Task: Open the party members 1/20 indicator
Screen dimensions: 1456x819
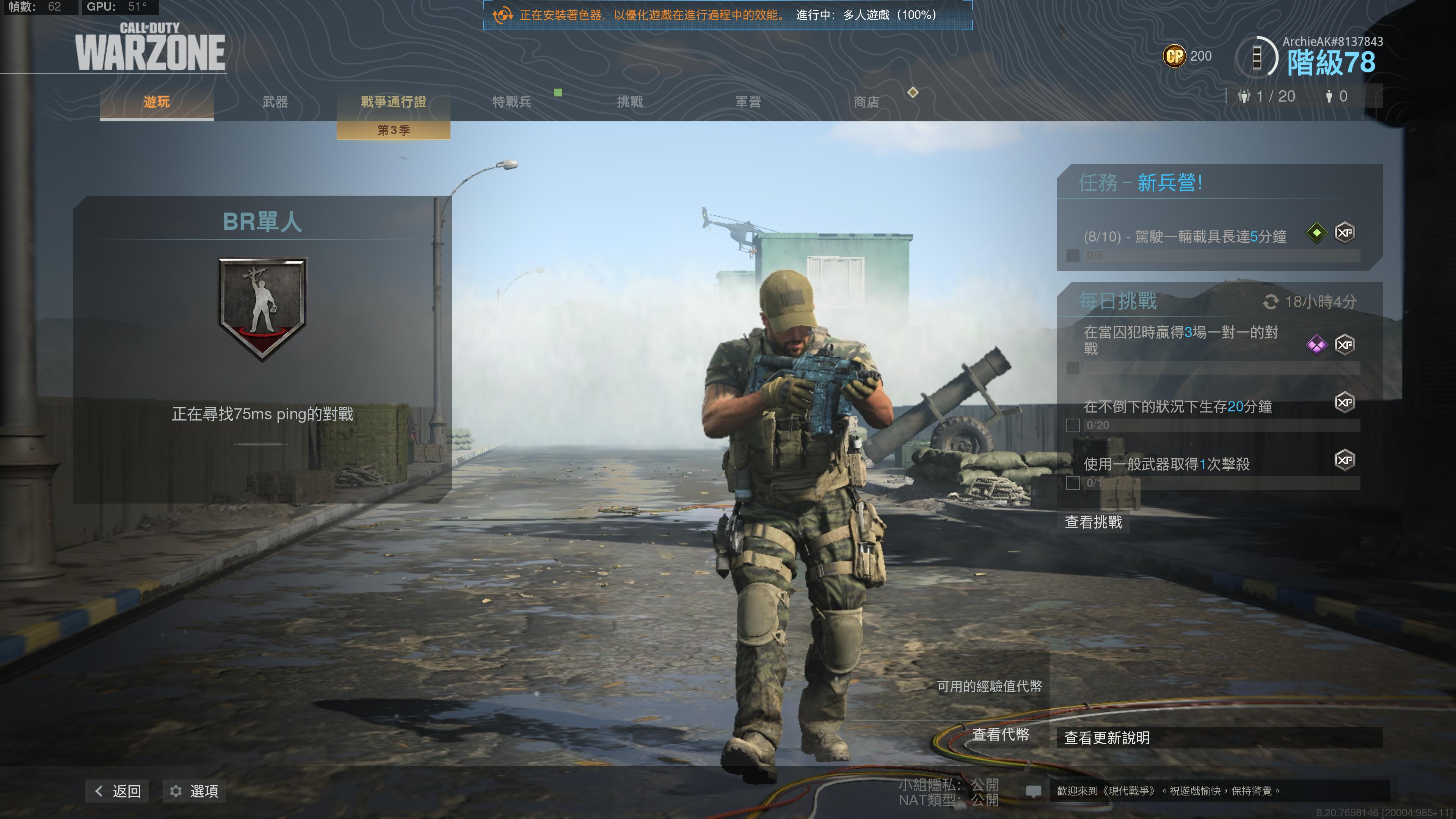Action: click(1267, 97)
